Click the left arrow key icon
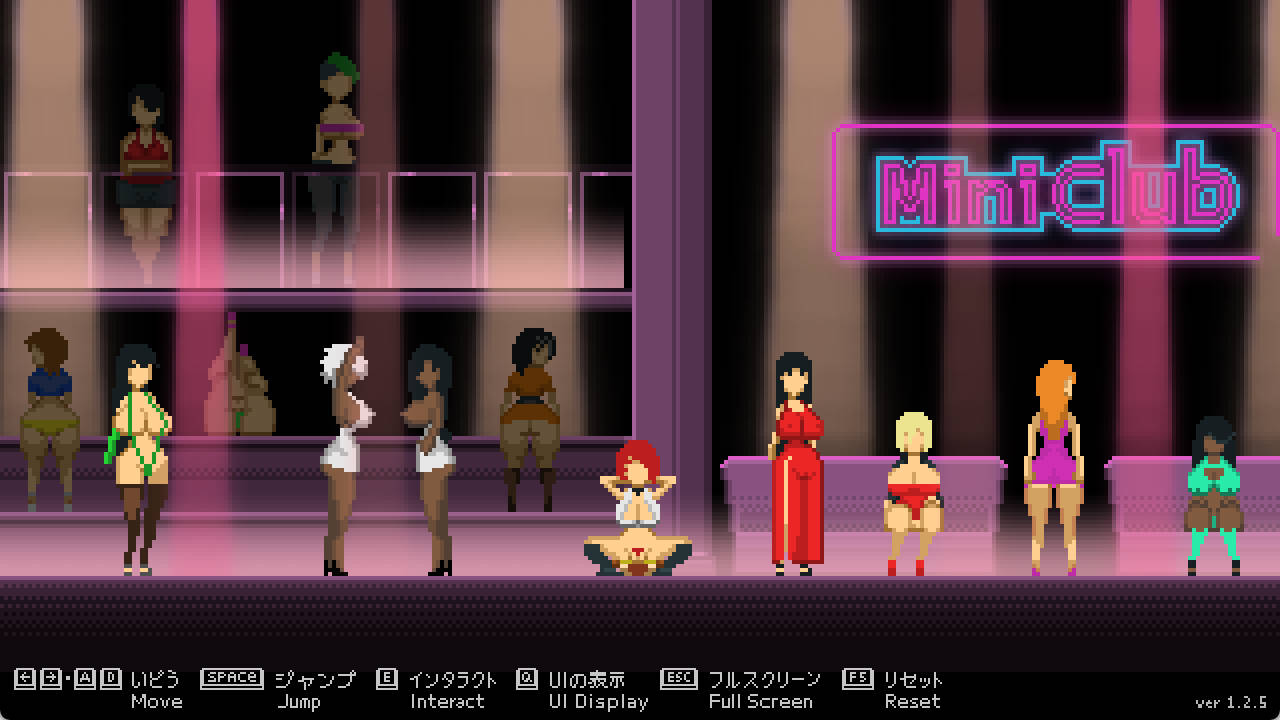The height and width of the screenshot is (720, 1280). [23, 678]
